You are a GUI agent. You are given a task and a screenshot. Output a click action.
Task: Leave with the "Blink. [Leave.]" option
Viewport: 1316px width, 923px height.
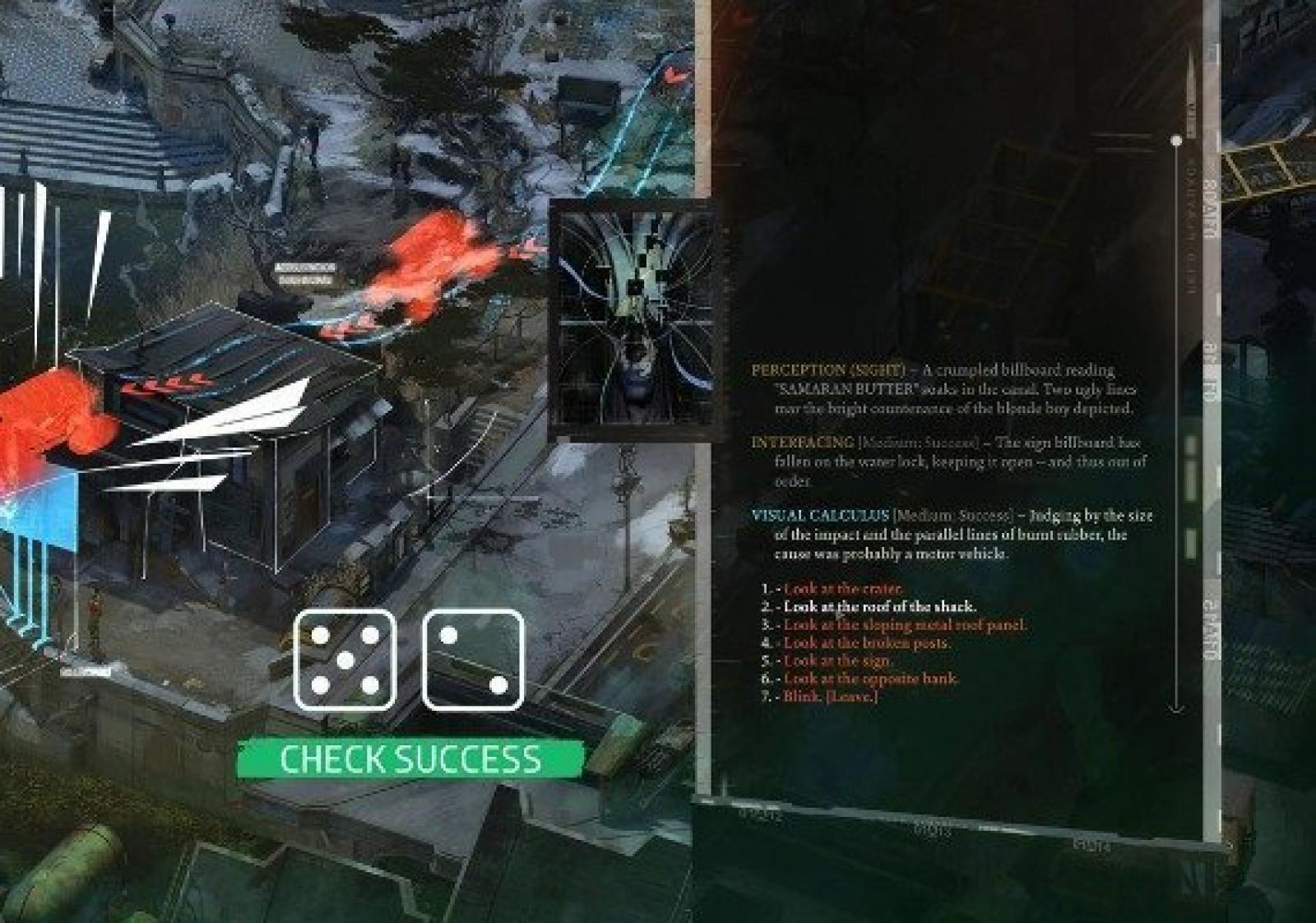(830, 698)
